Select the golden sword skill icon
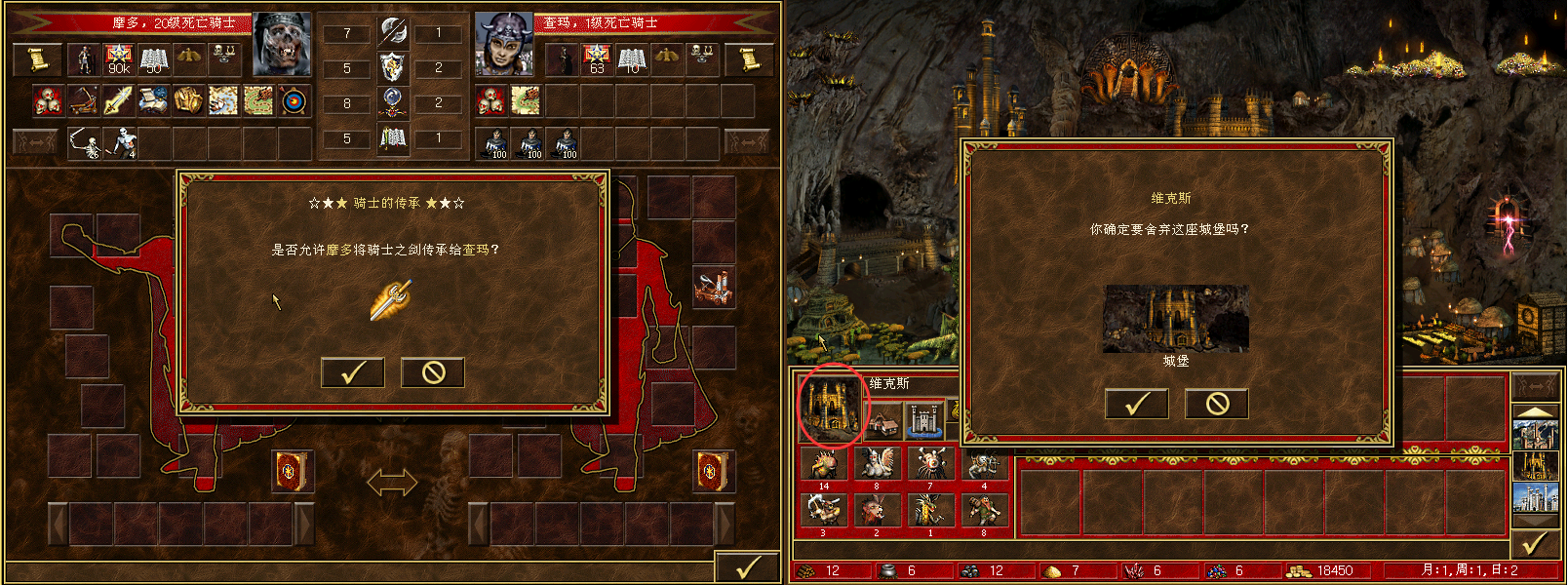 click(x=118, y=100)
